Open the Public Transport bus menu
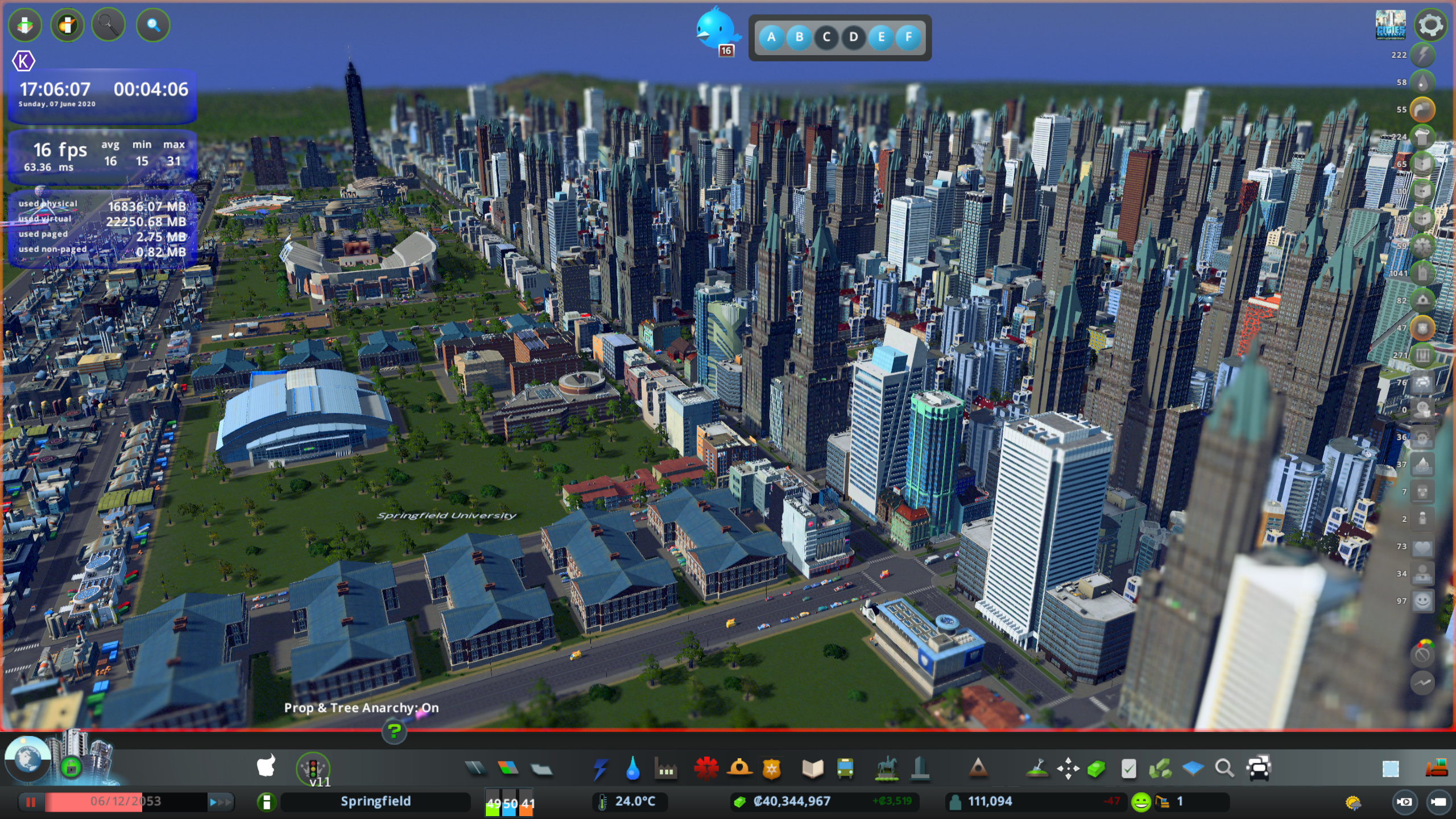1456x819 pixels. [x=845, y=769]
